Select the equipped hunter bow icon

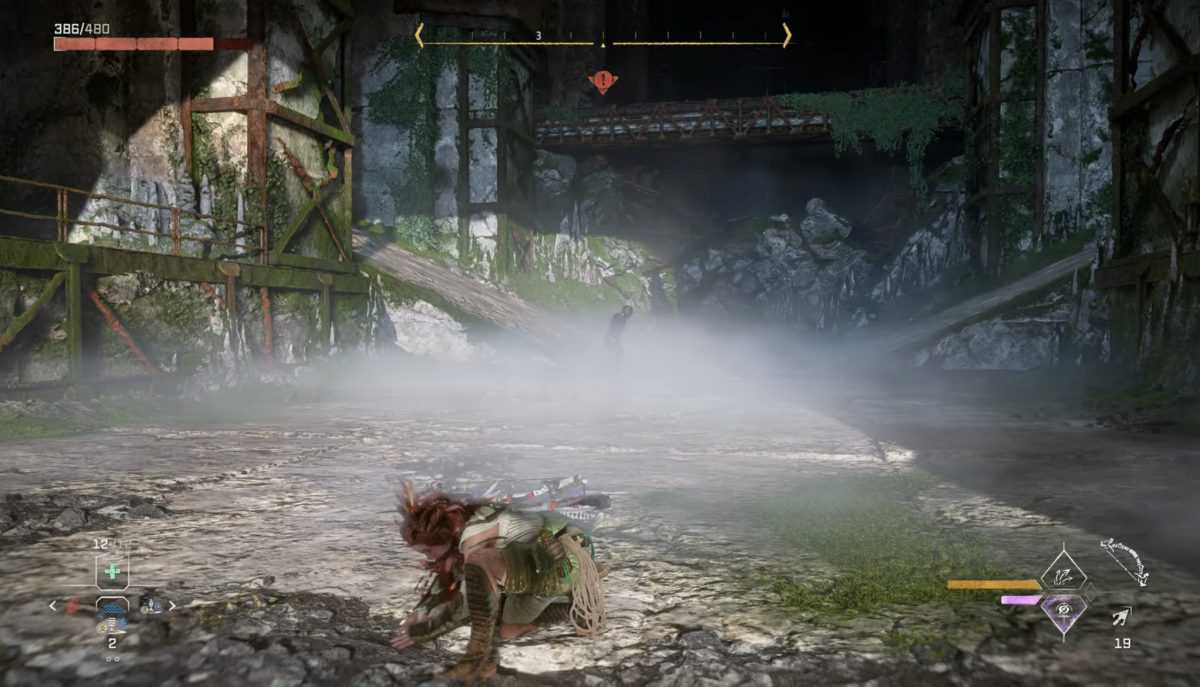1124,561
